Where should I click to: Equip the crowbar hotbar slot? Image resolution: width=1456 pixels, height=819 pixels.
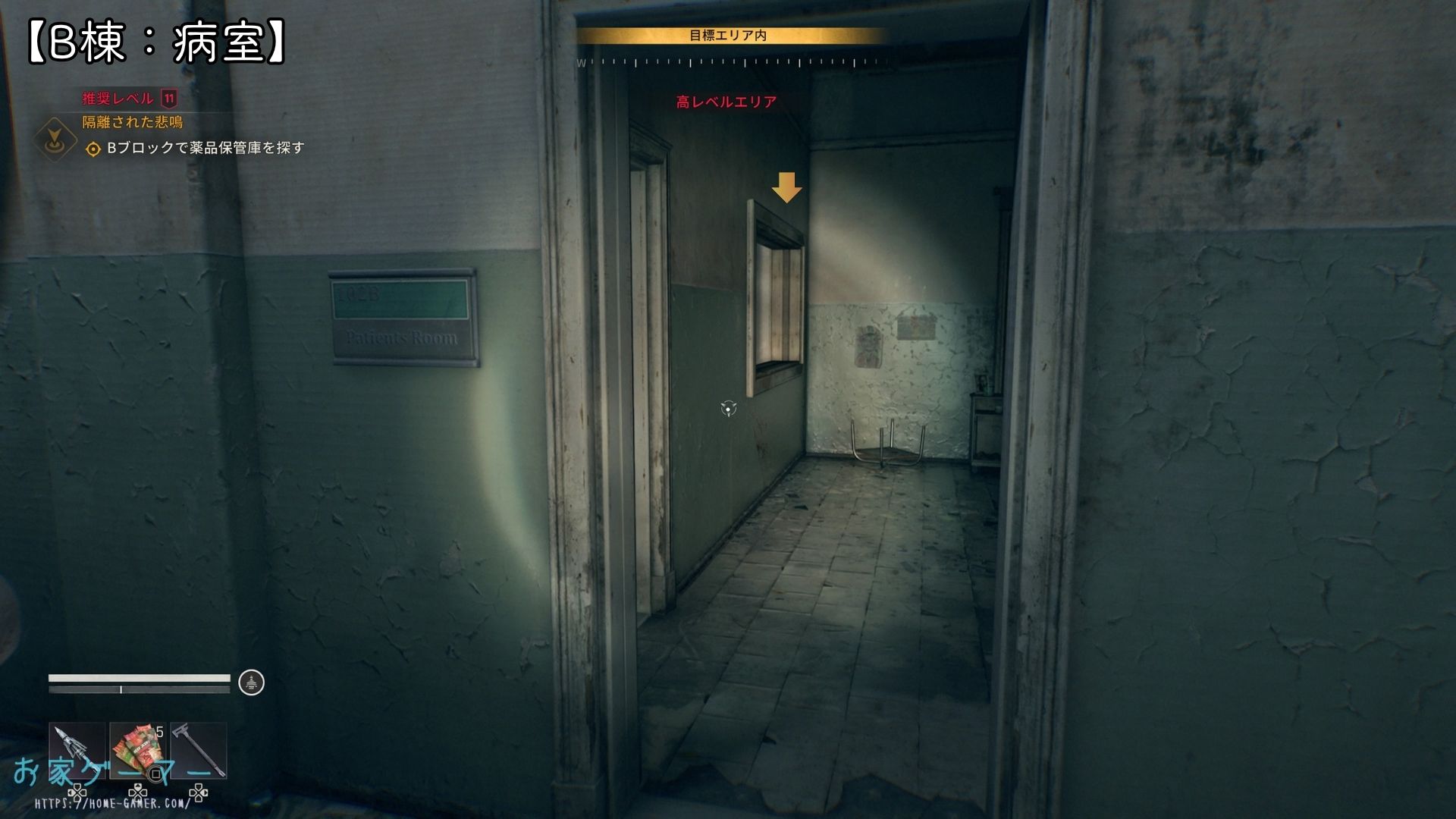click(x=199, y=751)
